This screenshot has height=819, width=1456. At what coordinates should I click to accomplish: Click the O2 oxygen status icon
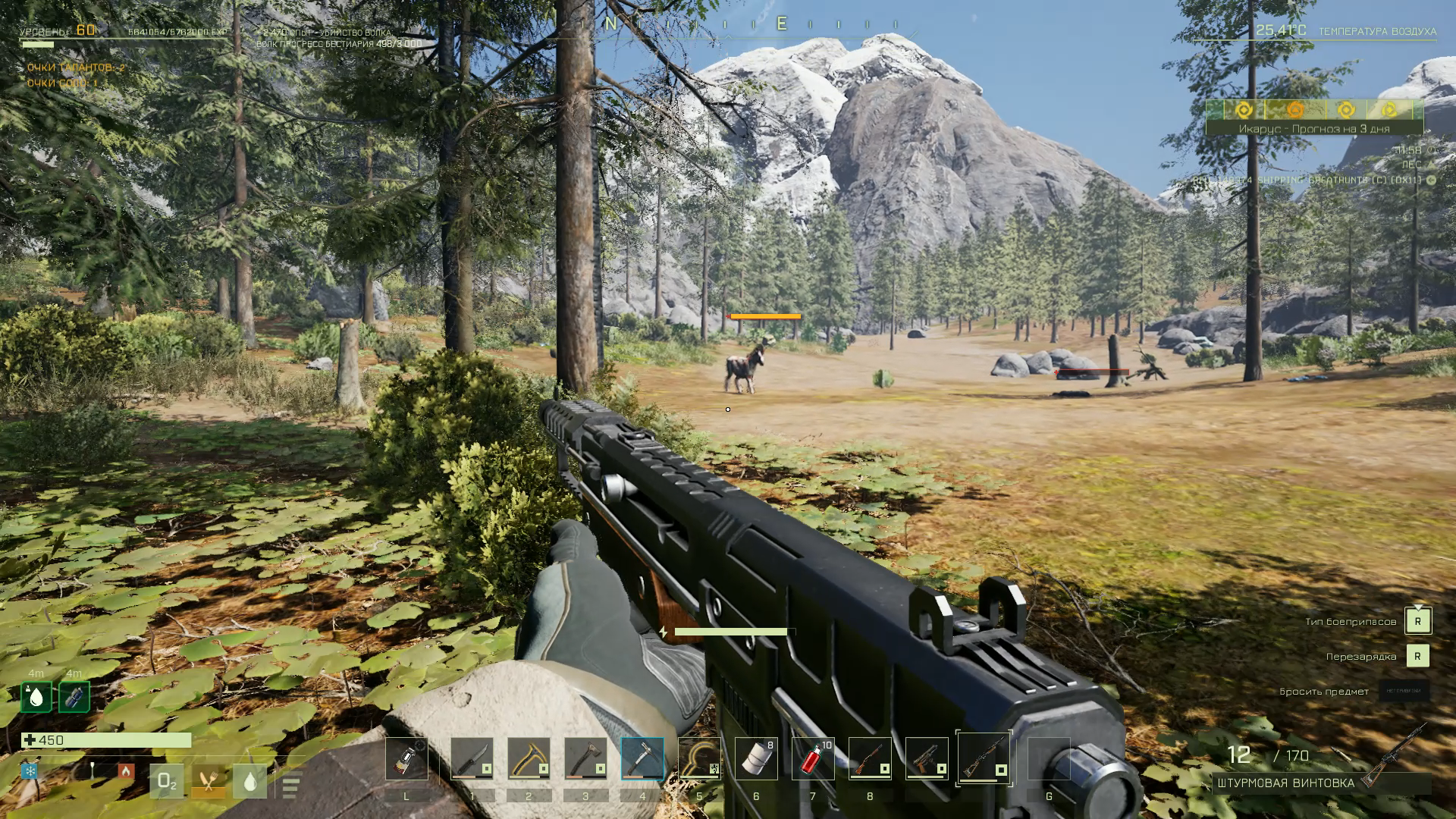point(166,782)
